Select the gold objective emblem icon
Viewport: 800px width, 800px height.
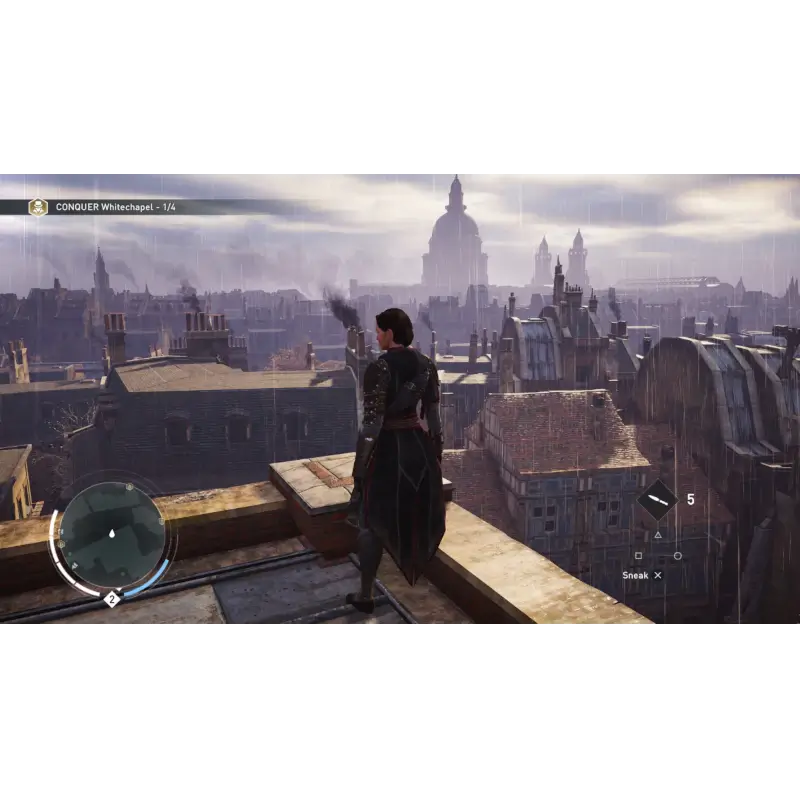(38, 207)
